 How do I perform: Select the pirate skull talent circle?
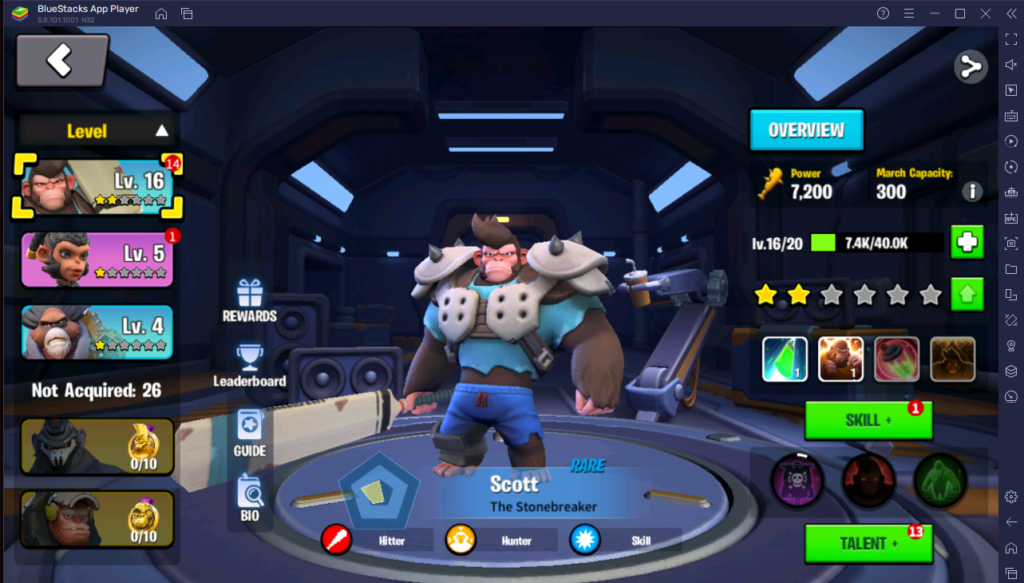(796, 480)
